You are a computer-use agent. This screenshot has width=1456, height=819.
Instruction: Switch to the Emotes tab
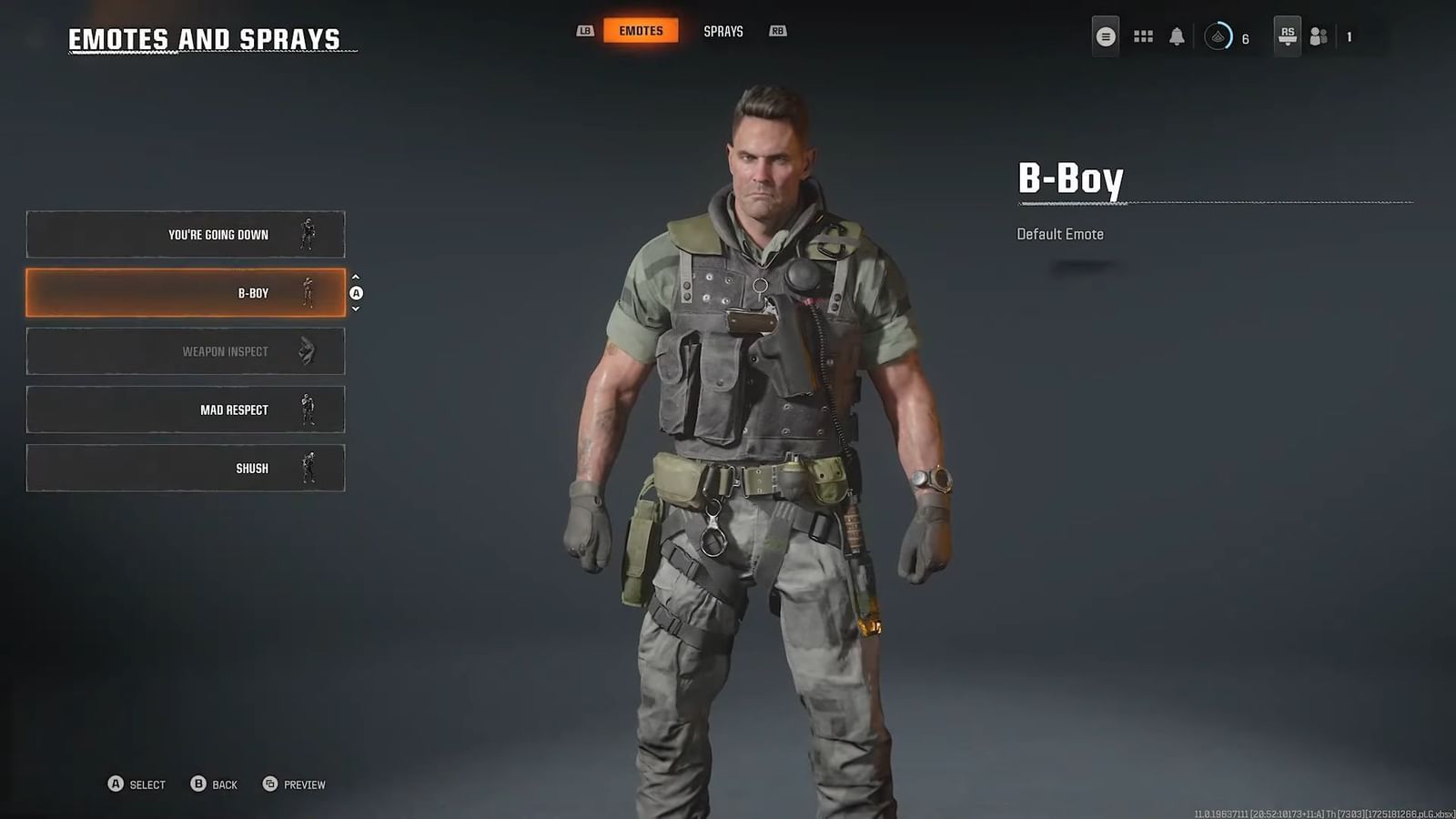[x=640, y=30]
